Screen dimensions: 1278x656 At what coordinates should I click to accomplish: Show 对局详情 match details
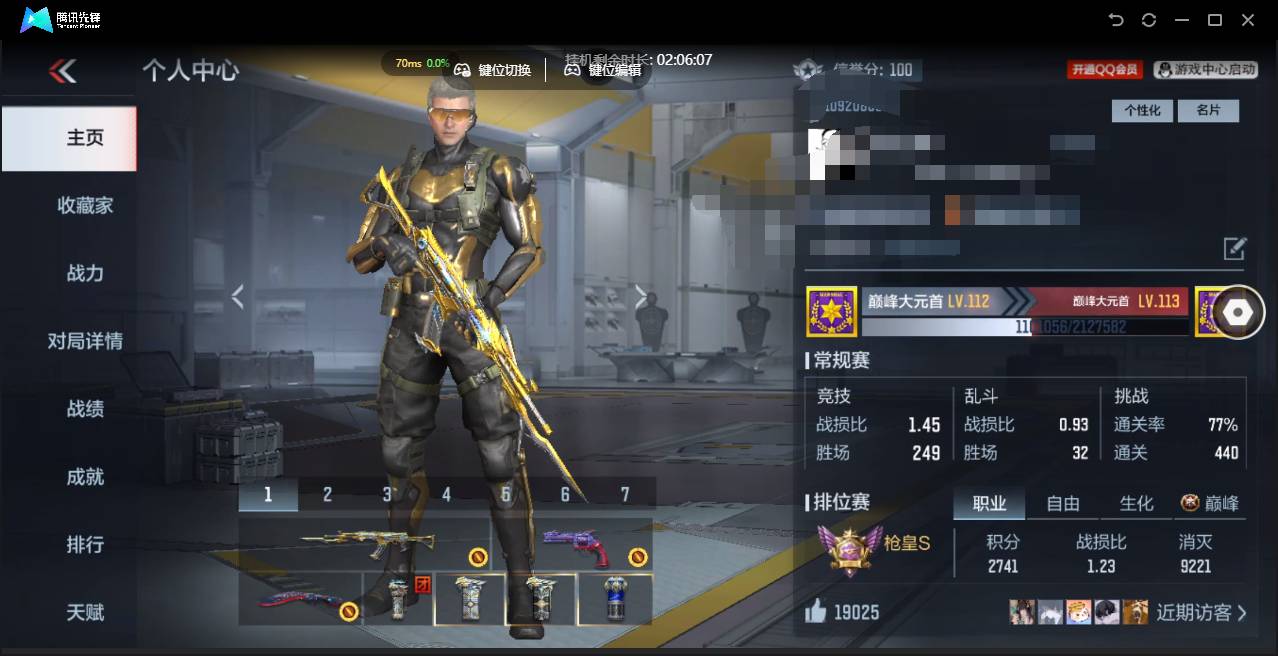pyautogui.click(x=85, y=341)
